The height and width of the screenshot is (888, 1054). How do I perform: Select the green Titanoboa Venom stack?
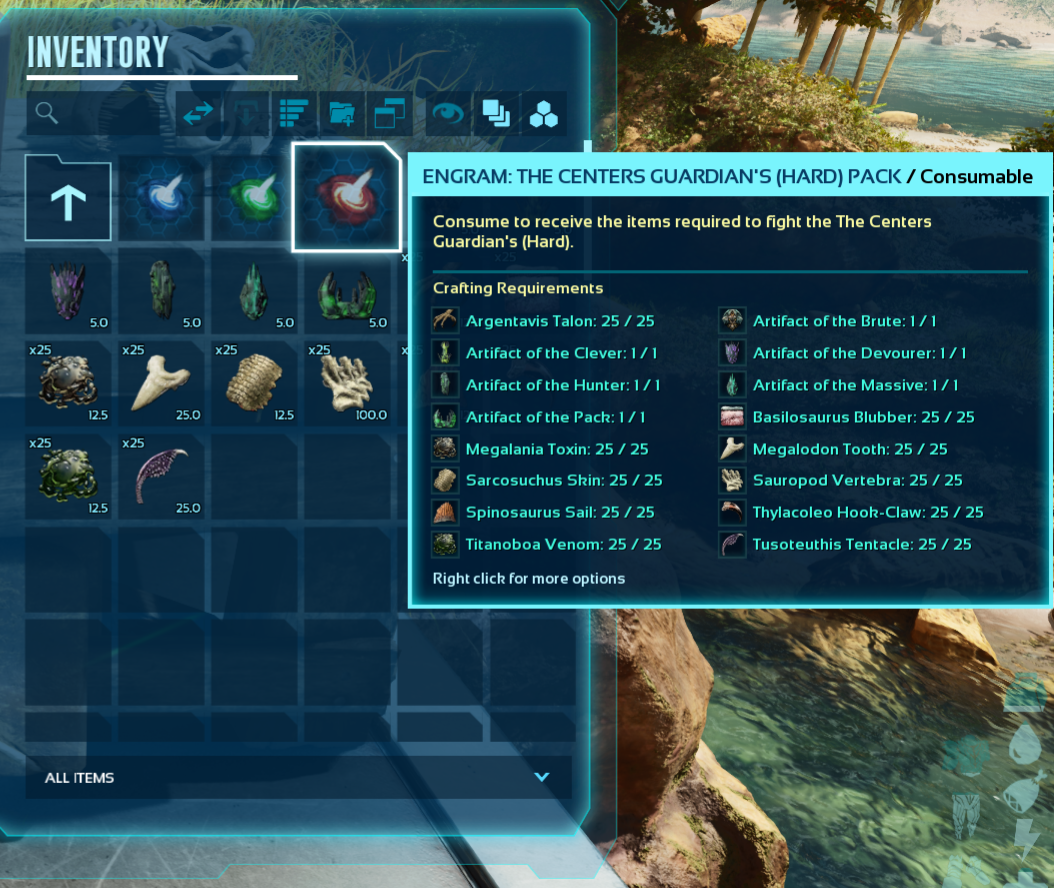[x=67, y=476]
